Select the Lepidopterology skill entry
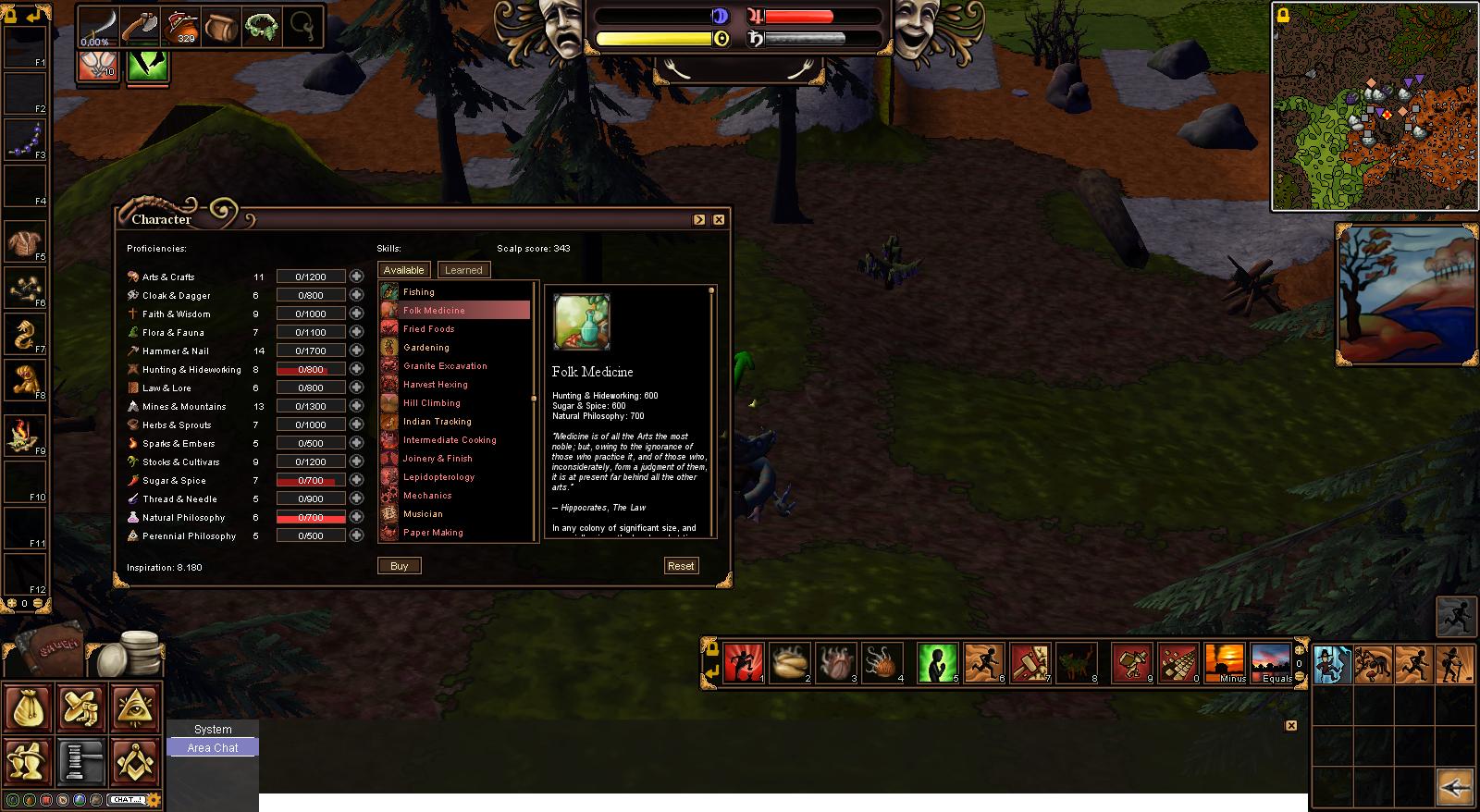 (438, 477)
